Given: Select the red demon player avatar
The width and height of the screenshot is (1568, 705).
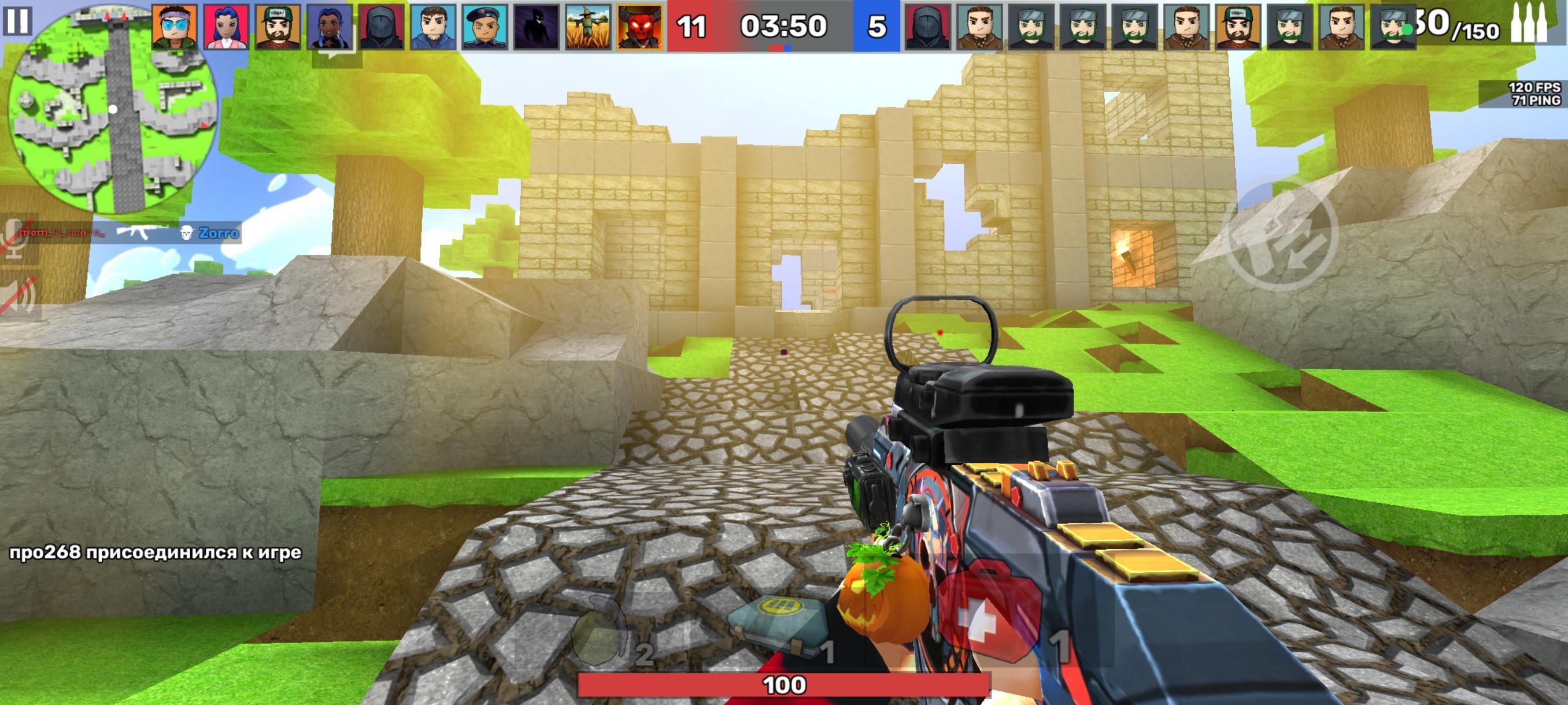Looking at the screenshot, I should 639,27.
